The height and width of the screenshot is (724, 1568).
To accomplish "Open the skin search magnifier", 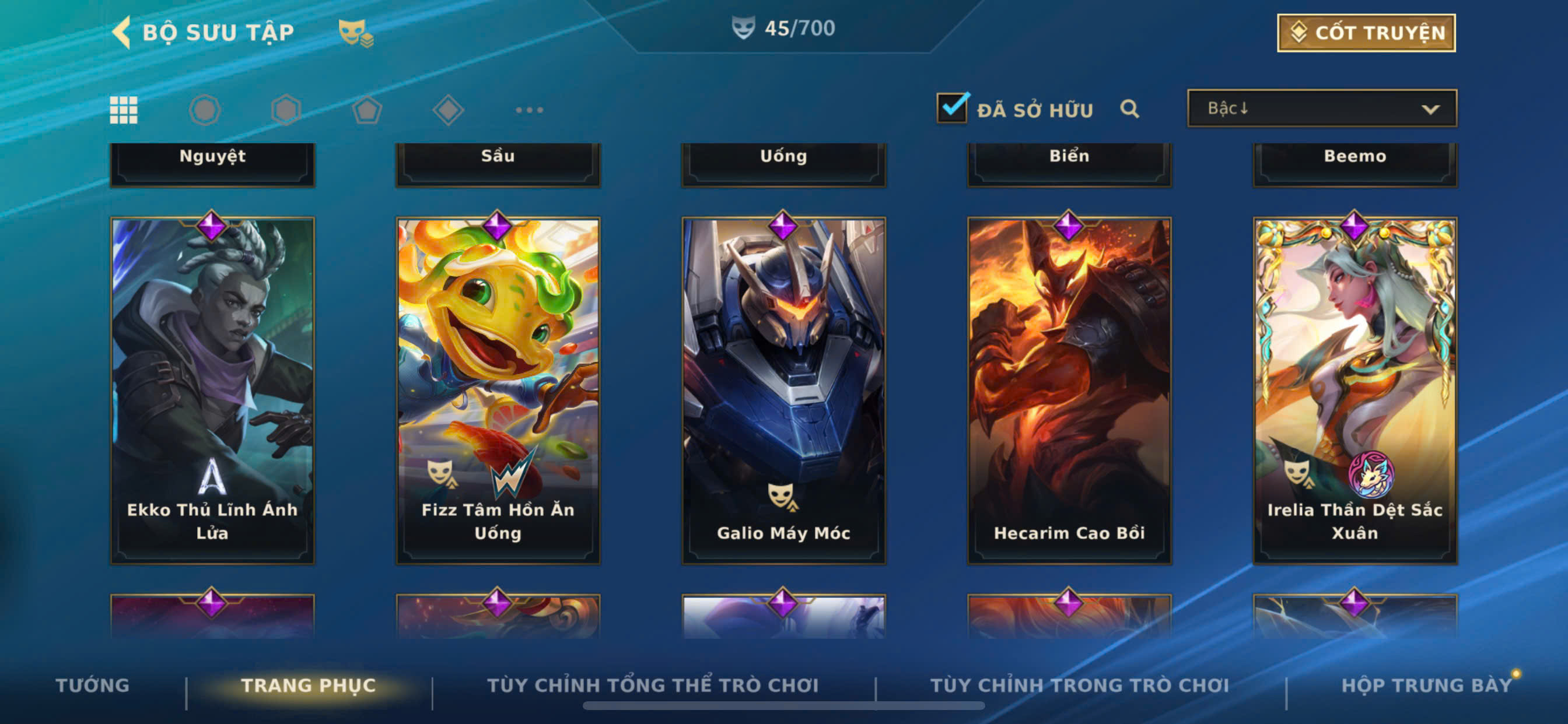I will point(1129,109).
